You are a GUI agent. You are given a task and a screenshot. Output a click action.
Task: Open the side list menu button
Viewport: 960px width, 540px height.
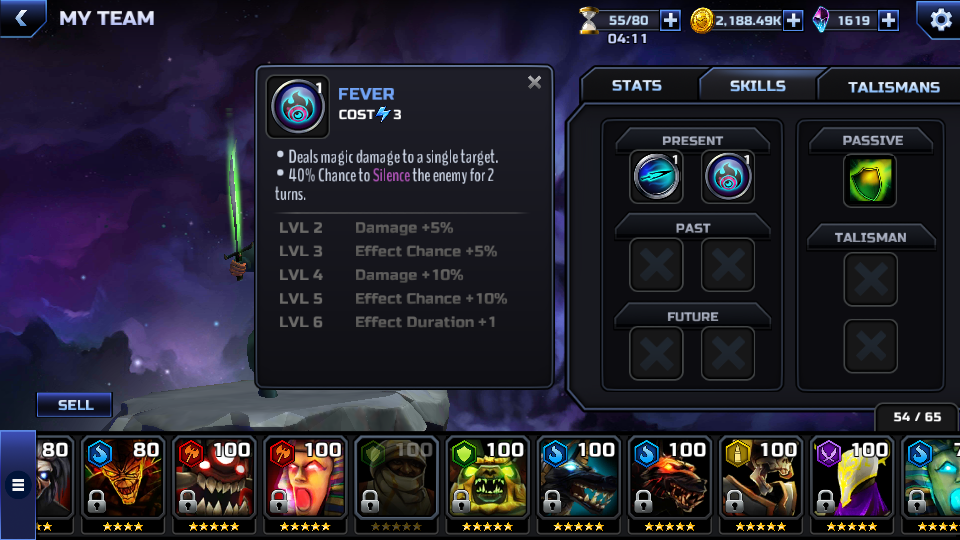pos(18,485)
